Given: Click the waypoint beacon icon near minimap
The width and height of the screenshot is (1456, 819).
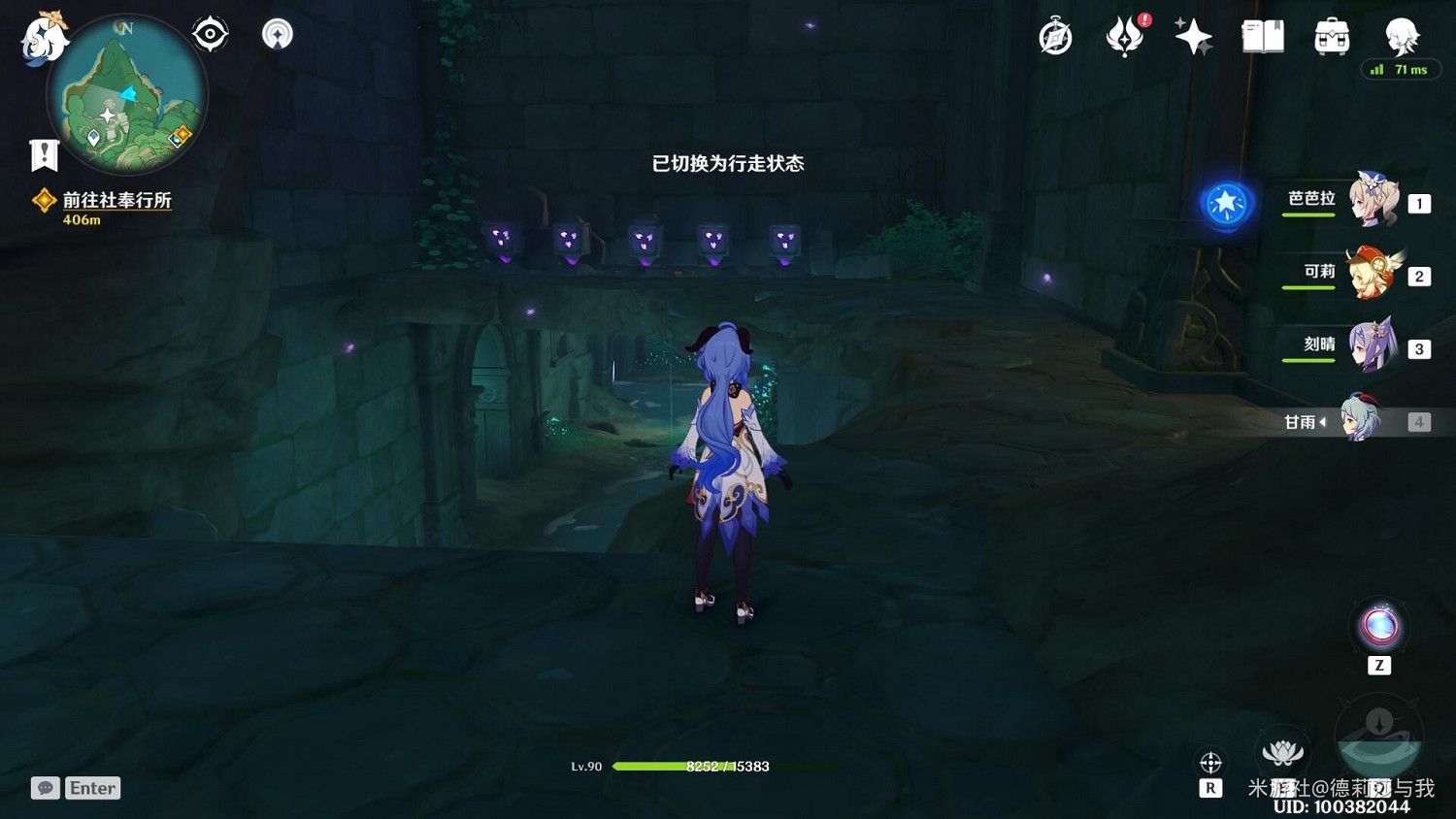Looking at the screenshot, I should [x=276, y=32].
